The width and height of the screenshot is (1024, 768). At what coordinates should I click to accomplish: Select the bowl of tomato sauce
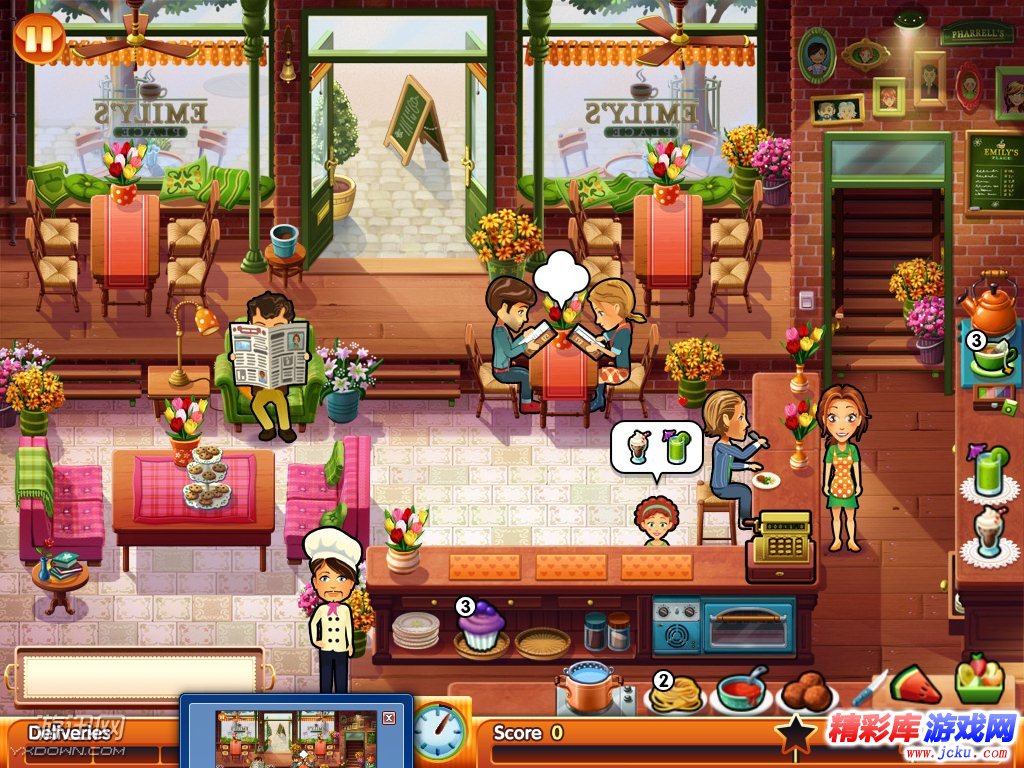742,692
